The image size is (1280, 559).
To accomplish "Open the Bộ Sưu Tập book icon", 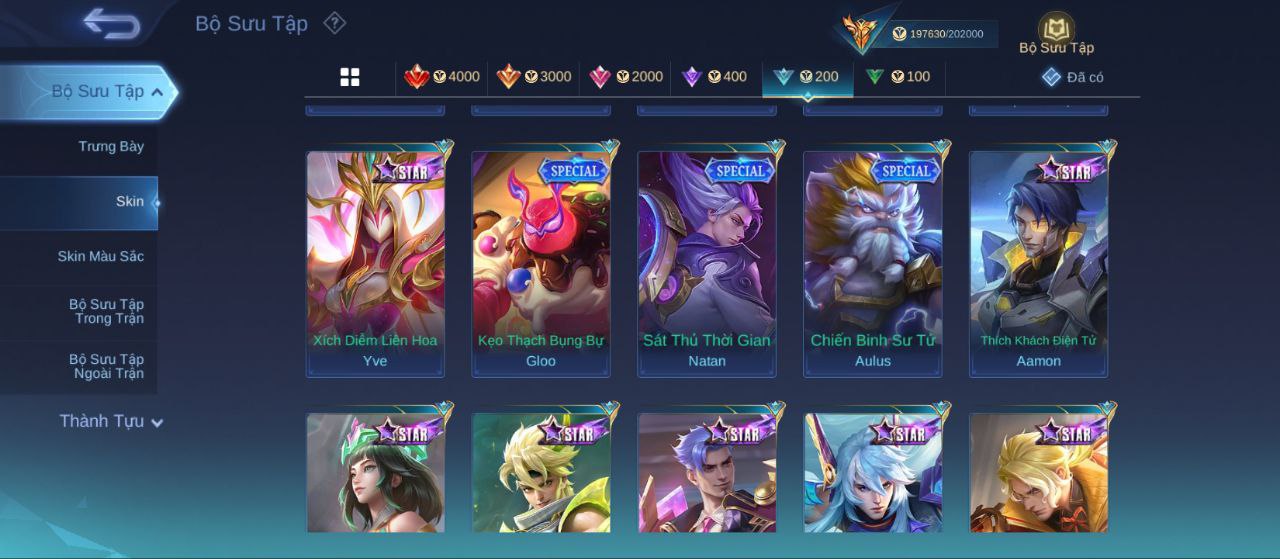I will click(x=1056, y=30).
